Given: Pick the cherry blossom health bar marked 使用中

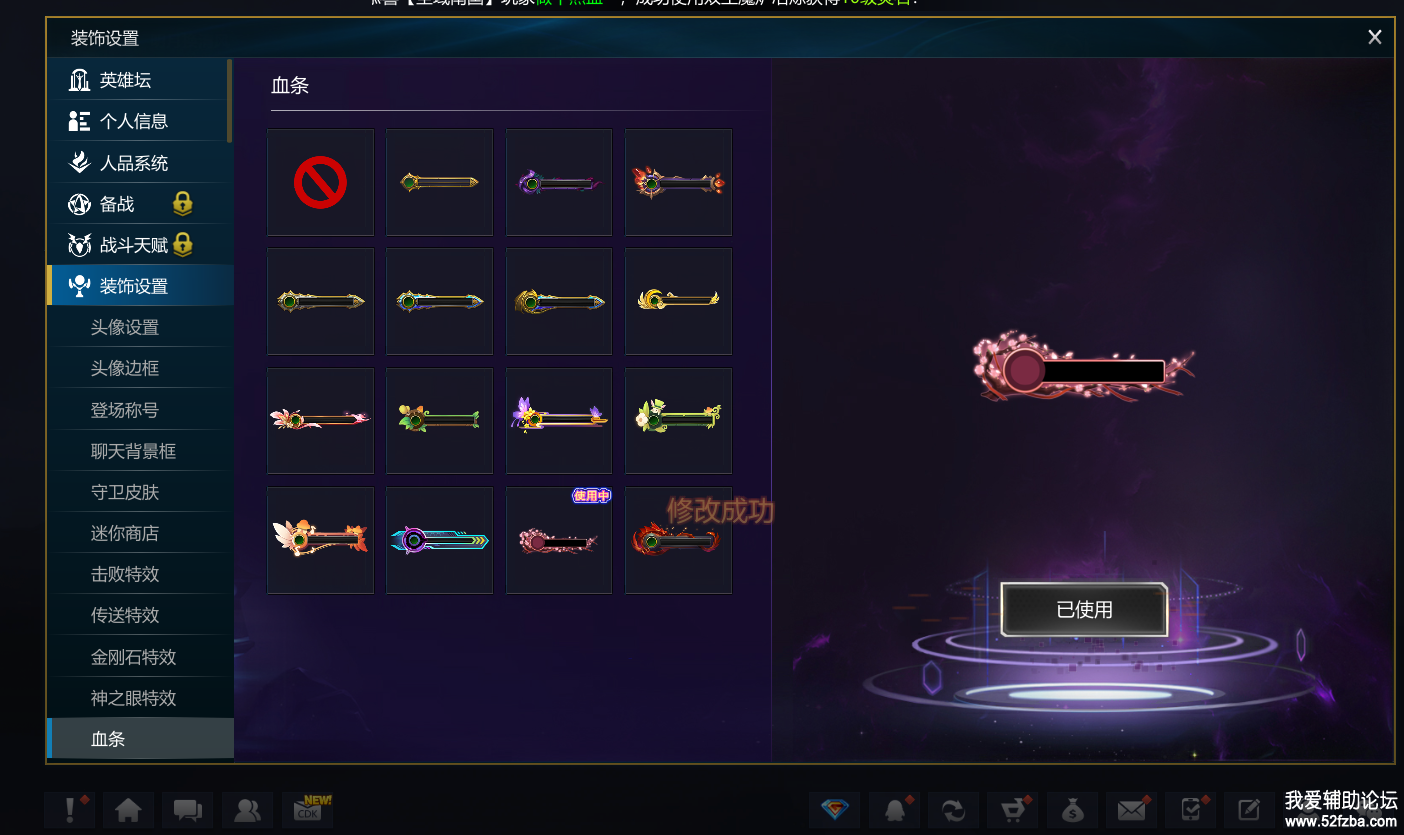Looking at the screenshot, I should 558,541.
